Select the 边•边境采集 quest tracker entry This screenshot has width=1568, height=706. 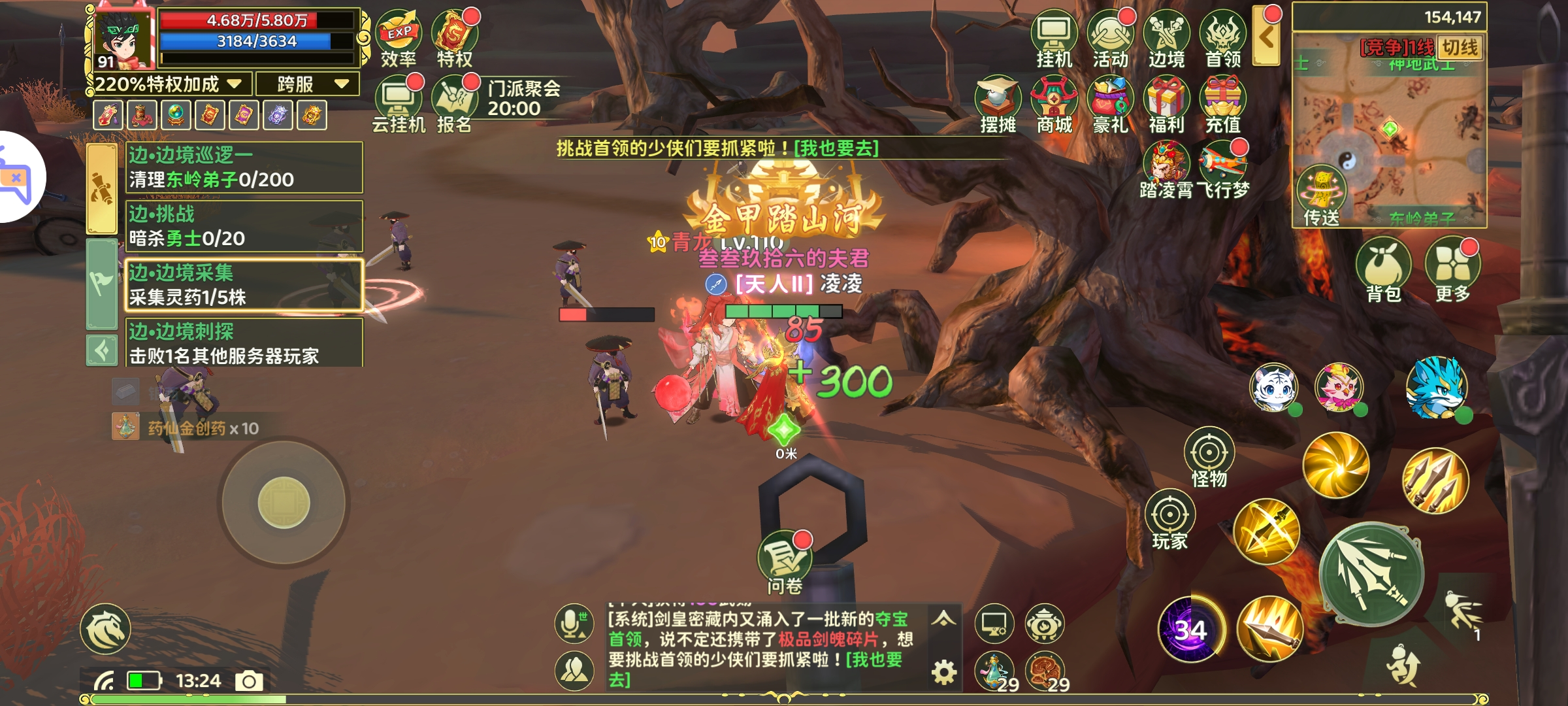[x=244, y=285]
